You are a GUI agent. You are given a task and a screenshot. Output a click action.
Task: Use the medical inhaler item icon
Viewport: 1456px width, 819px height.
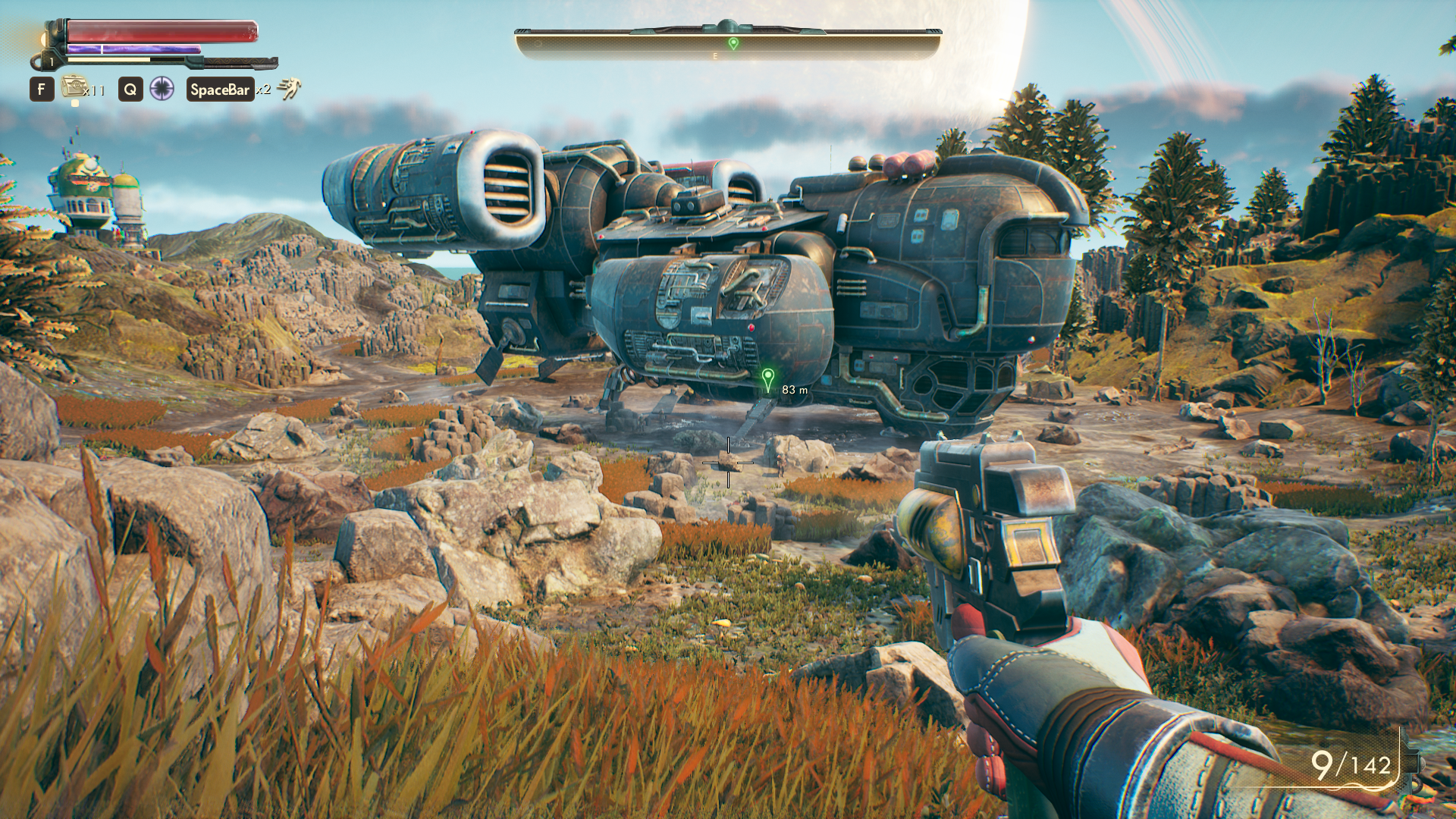tap(74, 87)
